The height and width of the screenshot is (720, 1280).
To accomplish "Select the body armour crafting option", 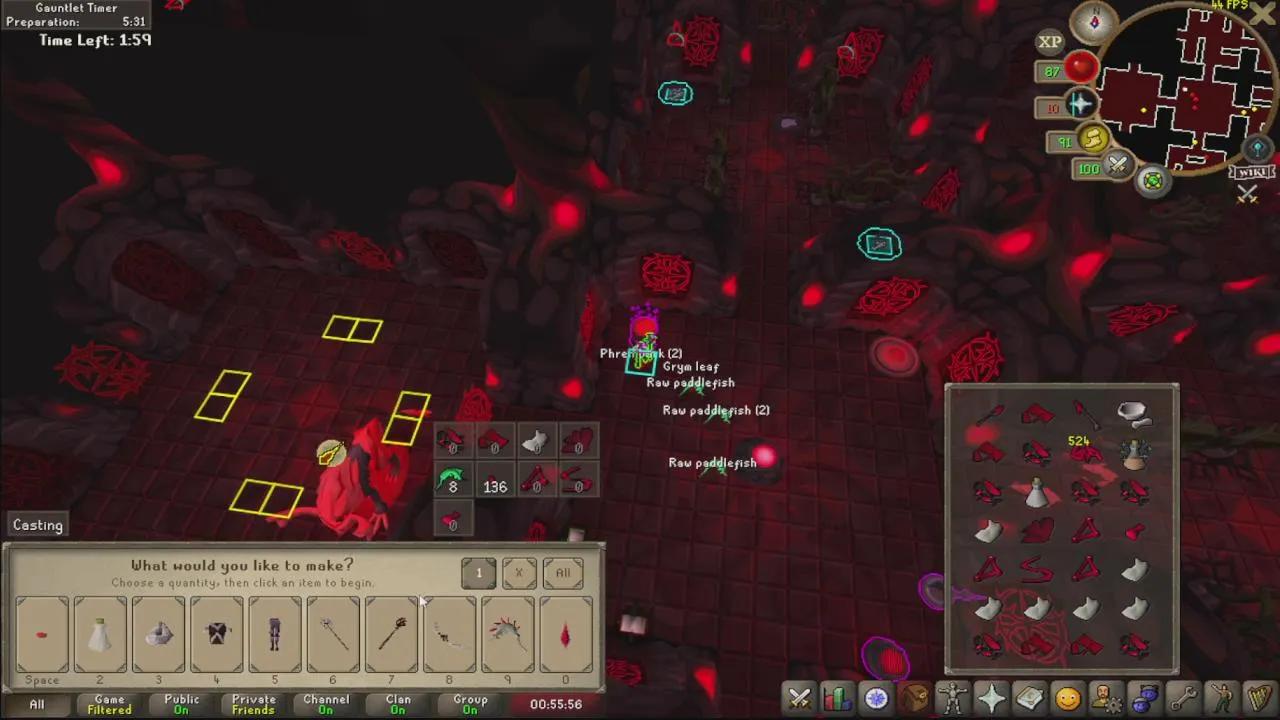I will [217, 634].
